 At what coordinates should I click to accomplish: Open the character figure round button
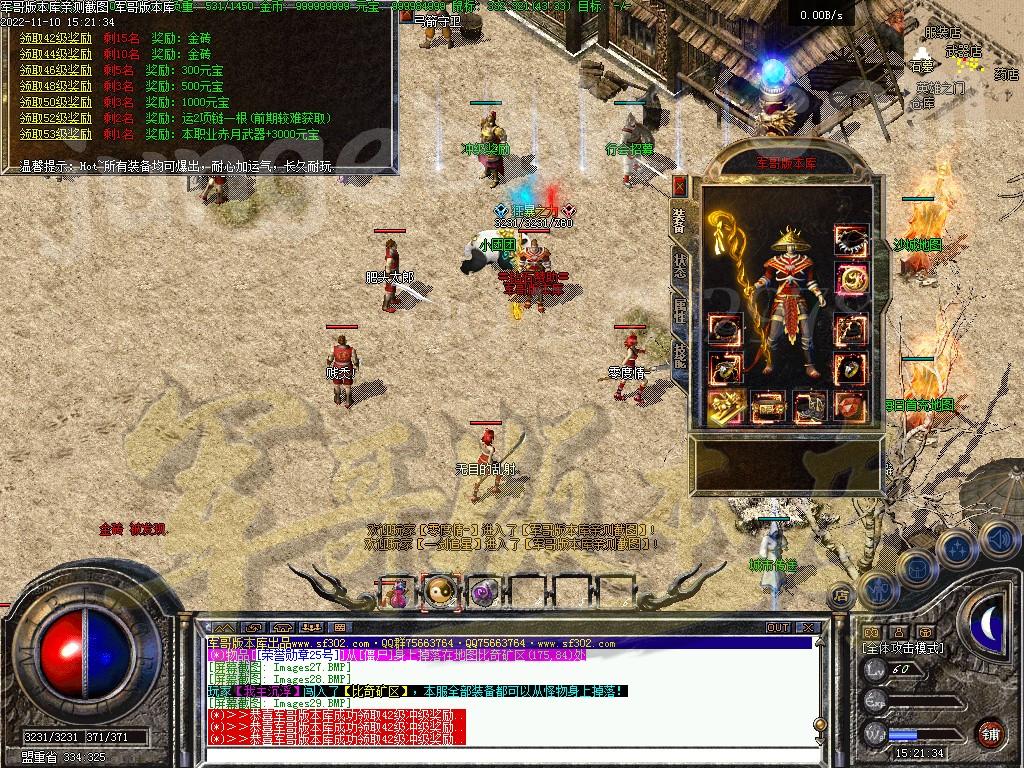pos(877,589)
